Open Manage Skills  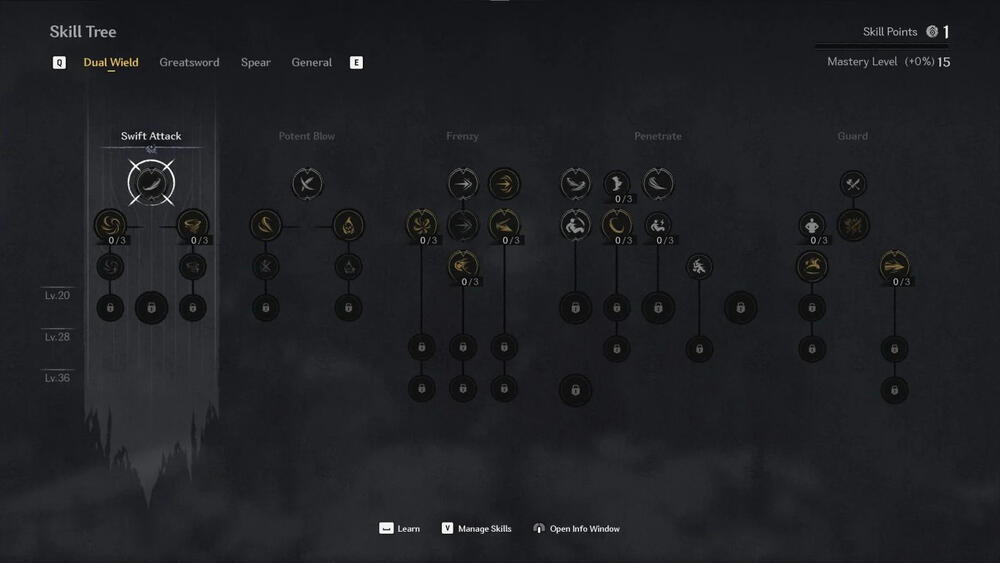(476, 528)
